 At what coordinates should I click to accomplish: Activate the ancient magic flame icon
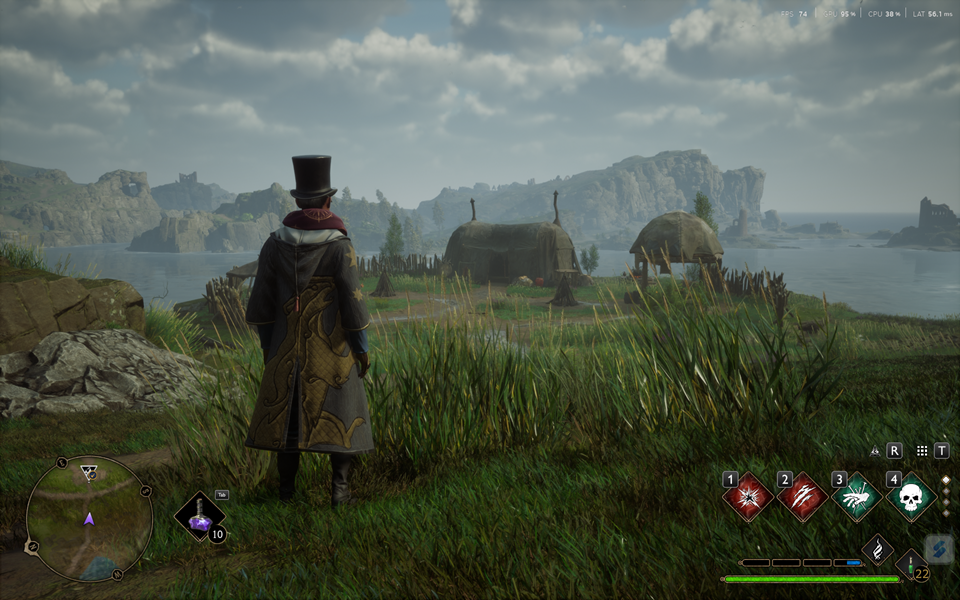[x=877, y=549]
